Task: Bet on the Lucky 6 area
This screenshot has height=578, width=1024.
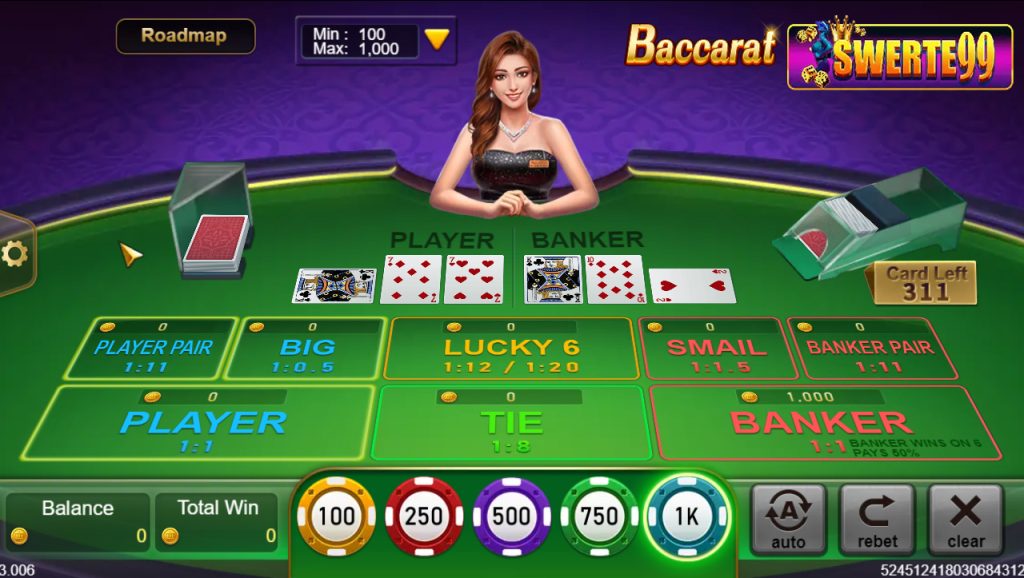Action: (x=512, y=350)
